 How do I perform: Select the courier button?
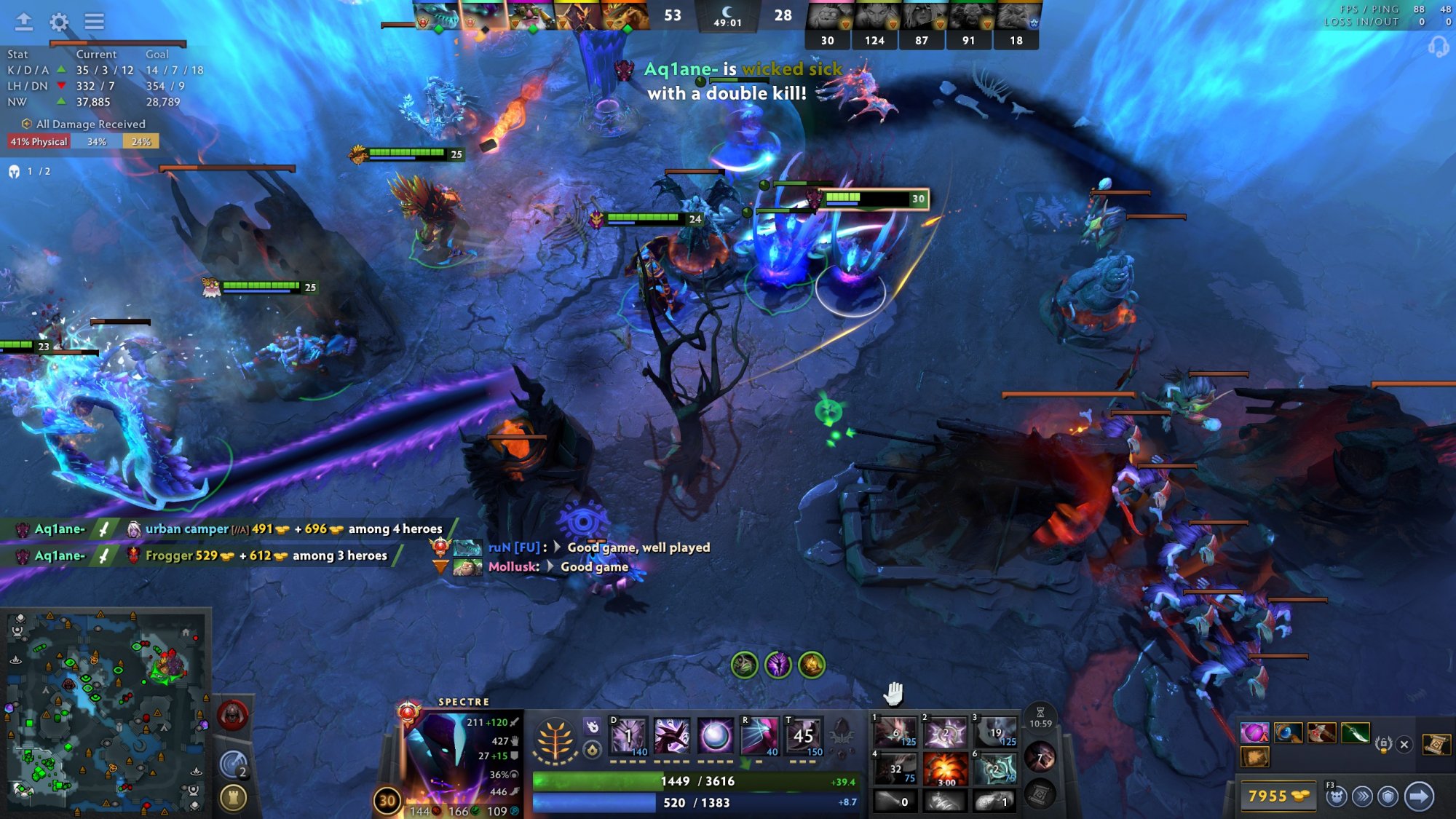tap(1336, 796)
